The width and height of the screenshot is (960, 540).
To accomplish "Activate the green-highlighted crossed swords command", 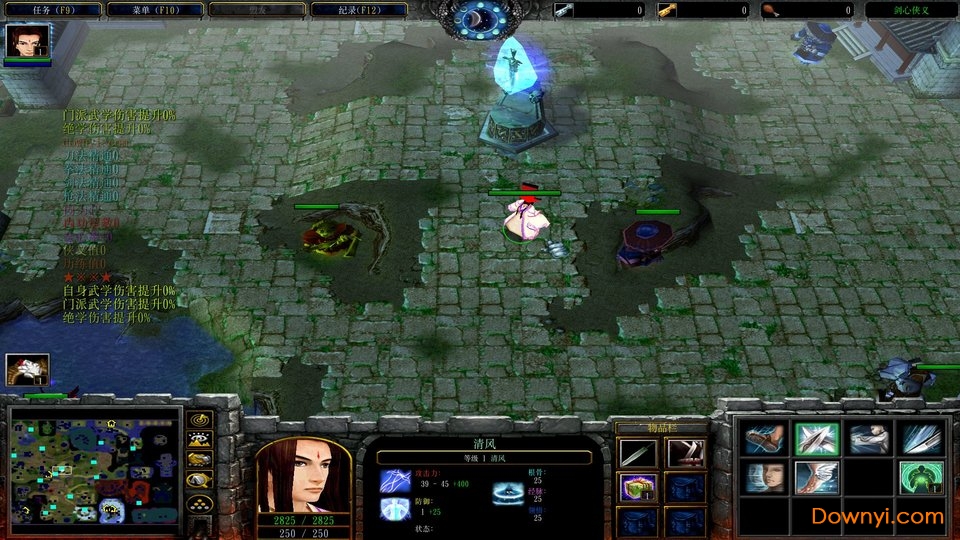I will [816, 439].
